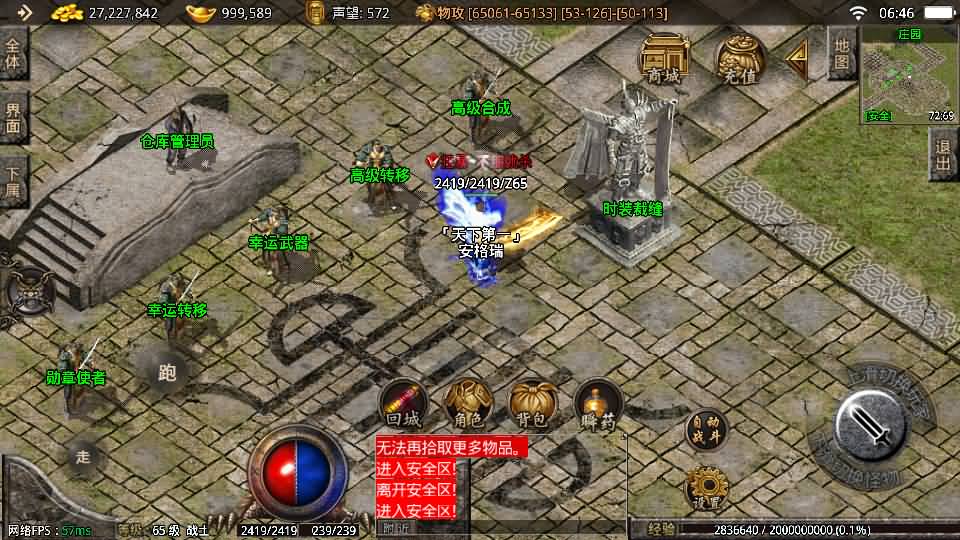Choose the 下属 tab
Viewport: 960px width, 540px height.
(x=13, y=181)
